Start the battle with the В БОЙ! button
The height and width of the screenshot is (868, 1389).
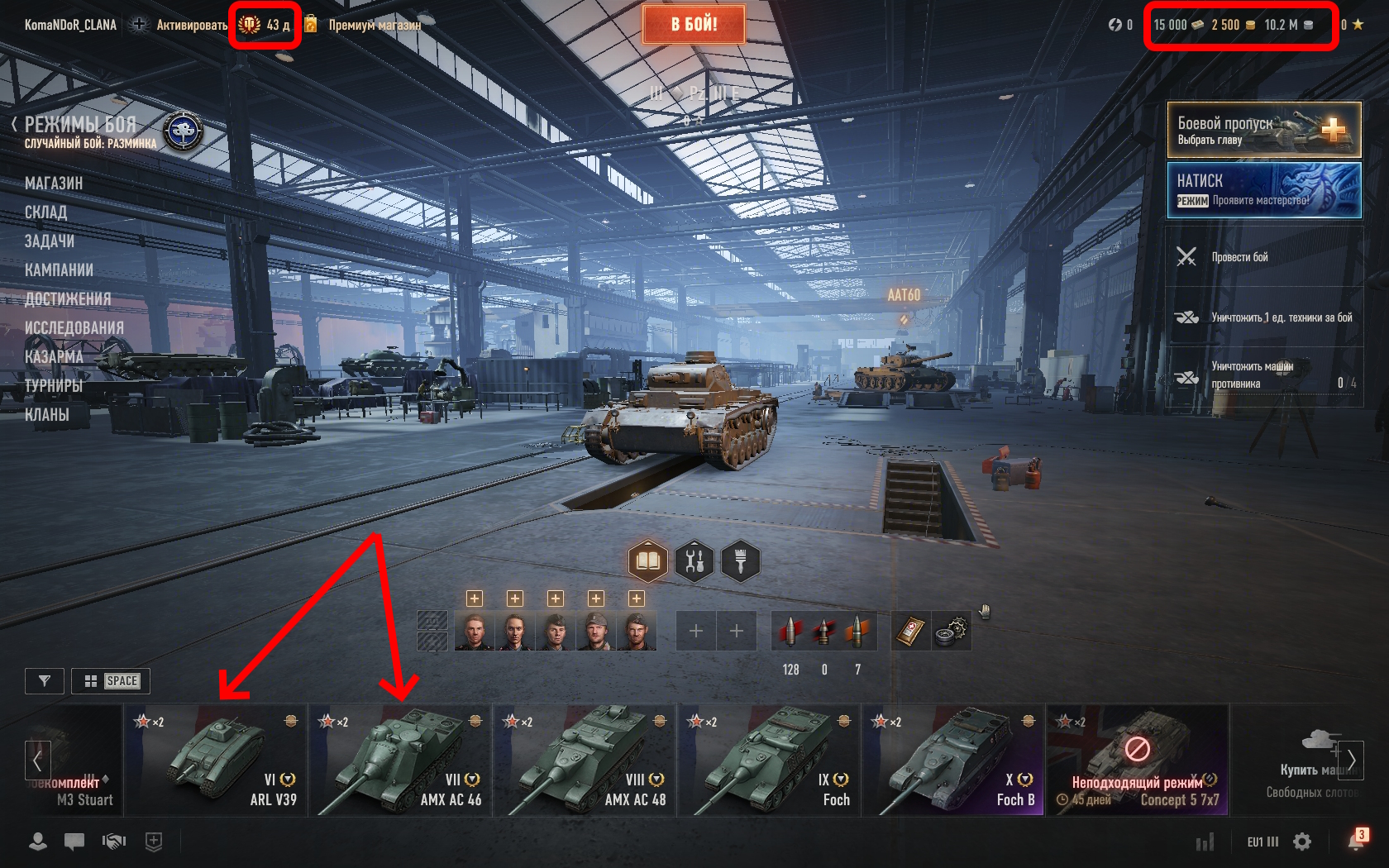pyautogui.click(x=694, y=25)
